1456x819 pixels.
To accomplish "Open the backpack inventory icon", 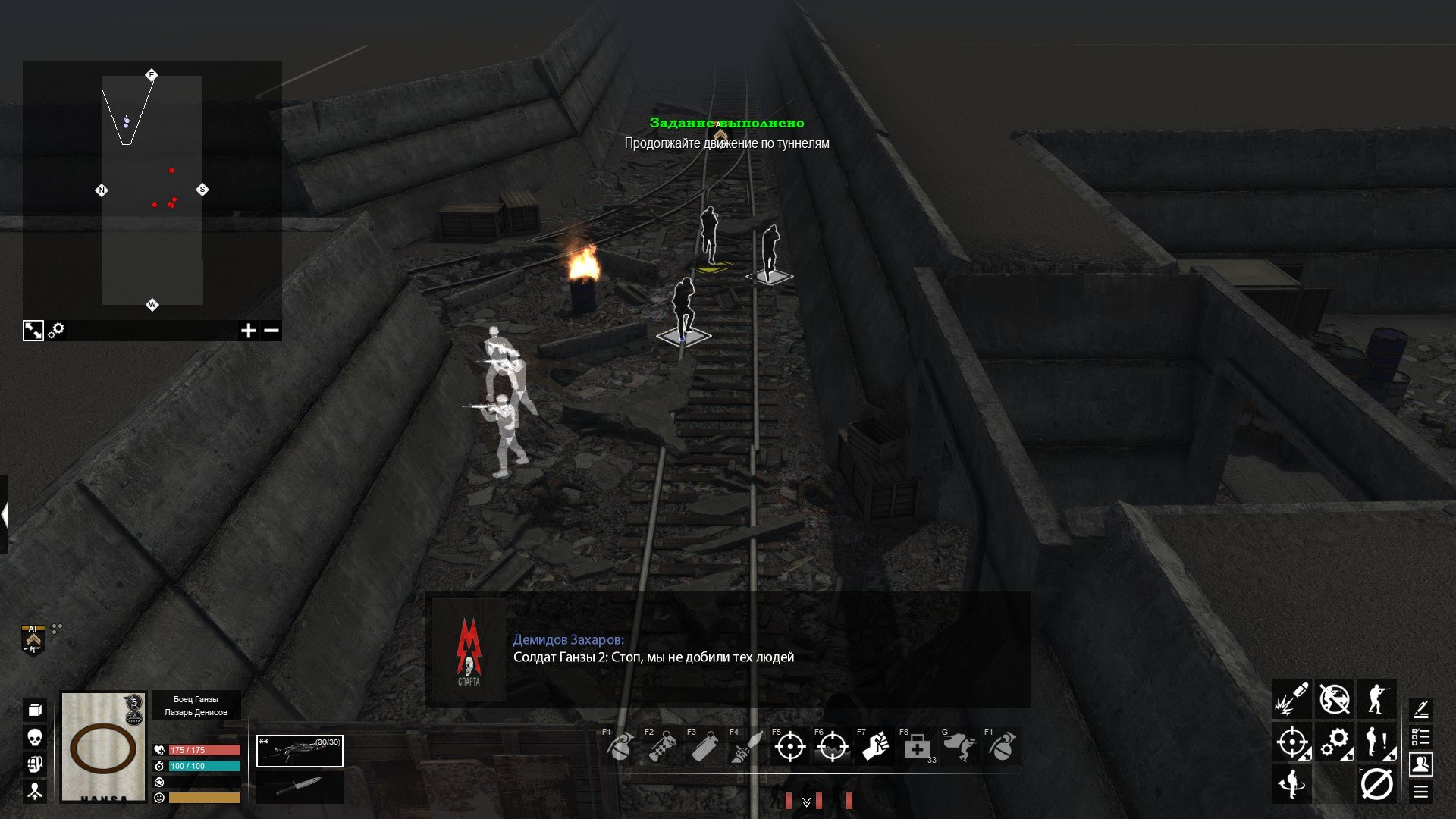I will [x=35, y=710].
